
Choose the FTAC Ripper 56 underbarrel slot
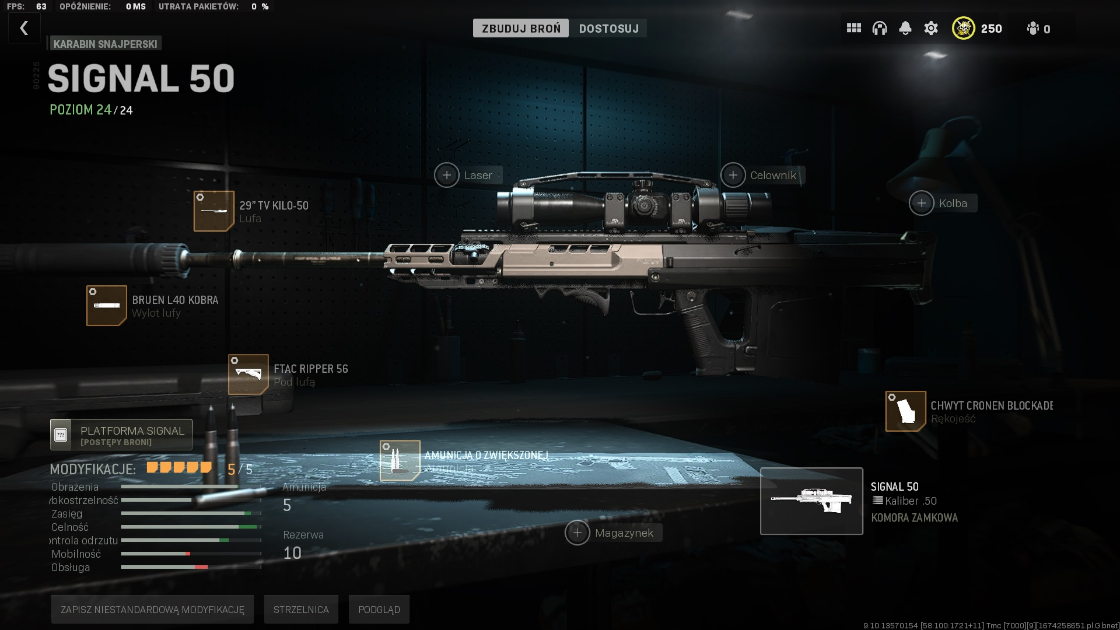(248, 374)
